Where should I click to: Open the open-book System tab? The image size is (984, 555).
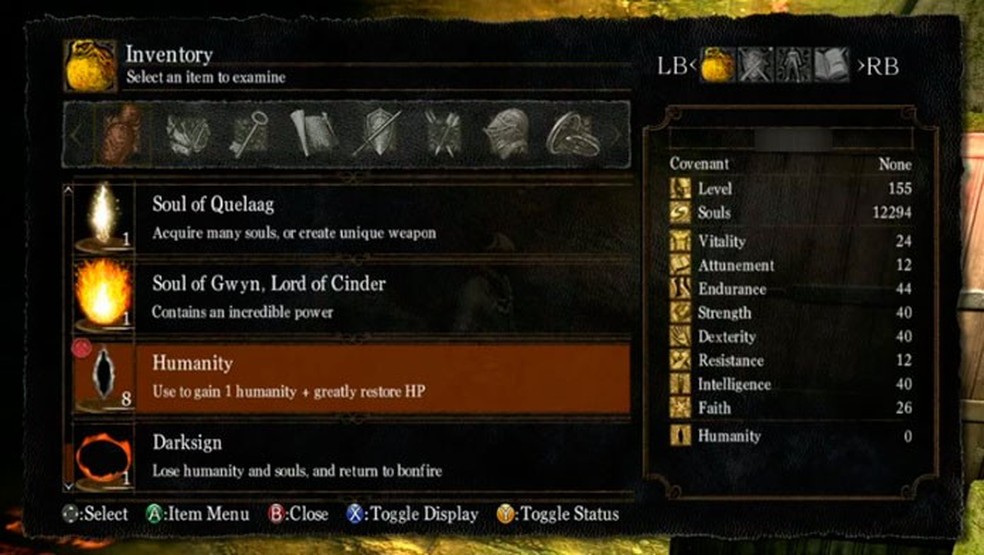[x=831, y=66]
